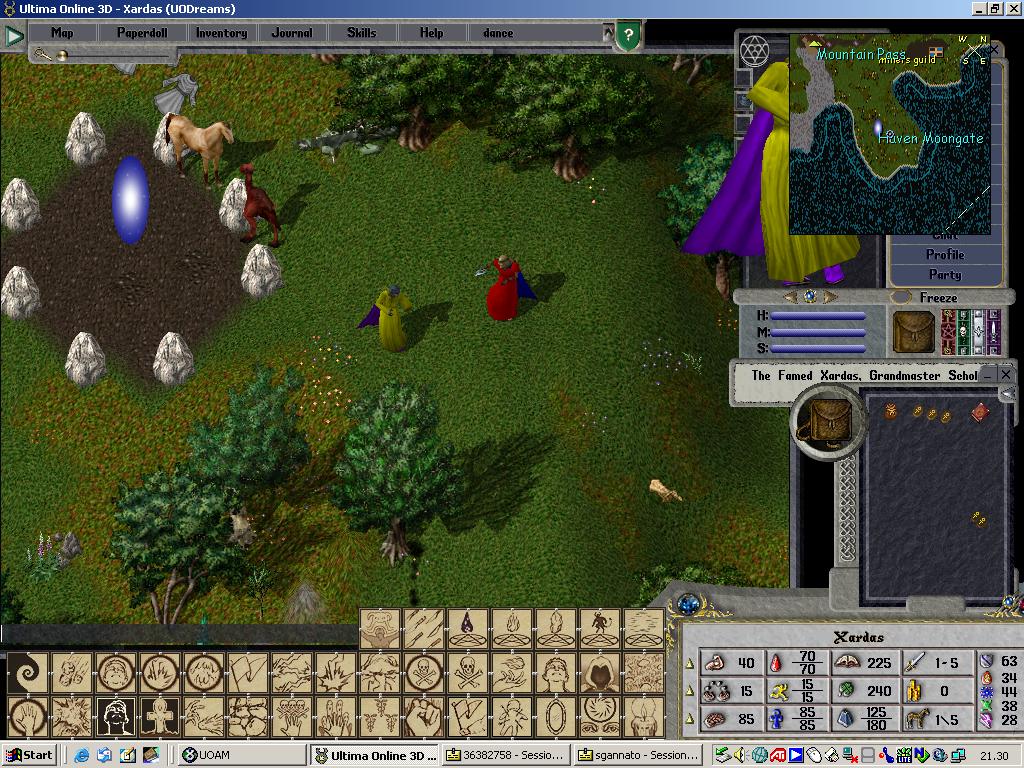Open the Party button on paperdoll
The image size is (1024, 768).
coord(944,275)
